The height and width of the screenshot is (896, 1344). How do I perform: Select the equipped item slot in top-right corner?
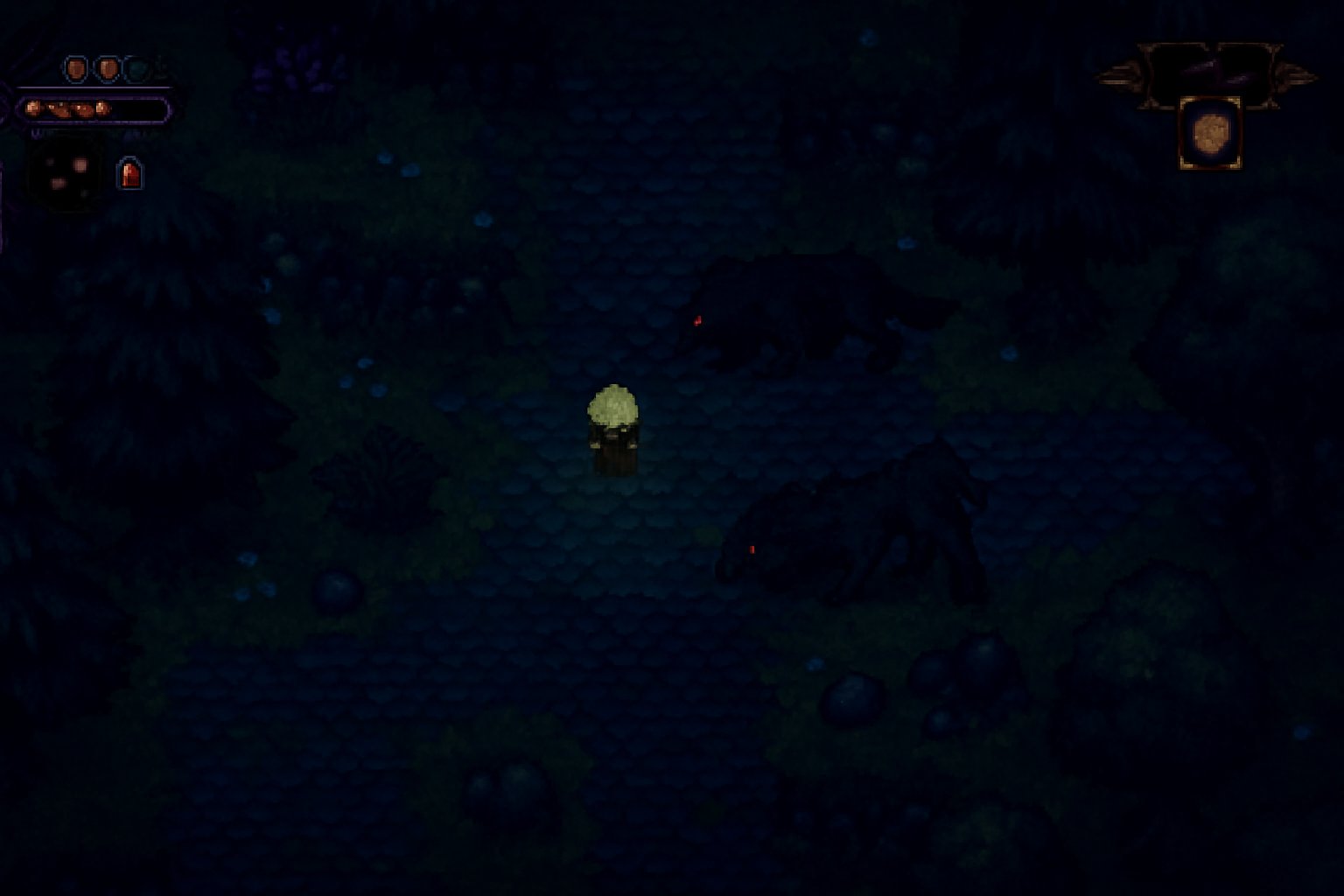tap(1211, 133)
